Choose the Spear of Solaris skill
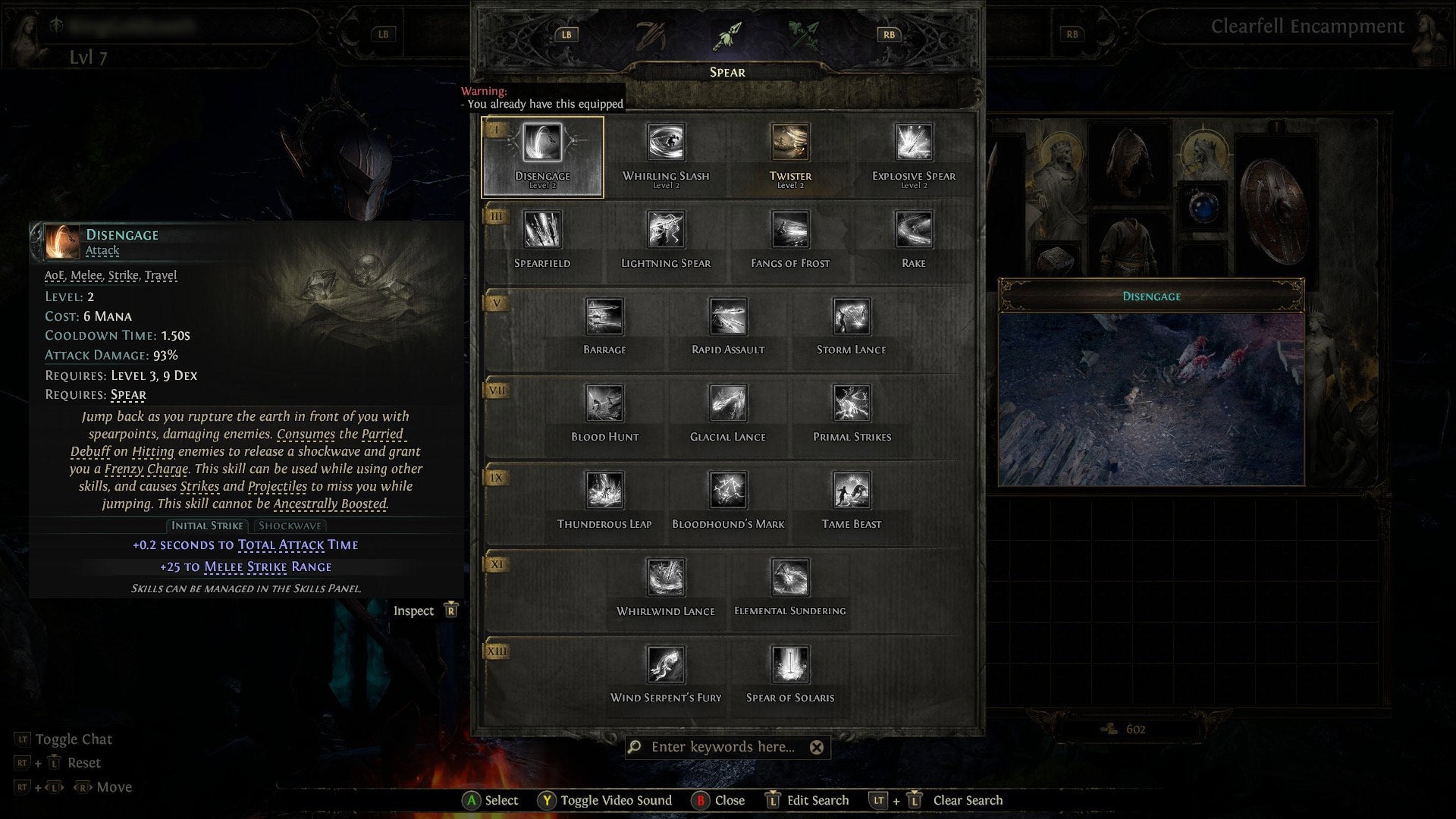 789,667
